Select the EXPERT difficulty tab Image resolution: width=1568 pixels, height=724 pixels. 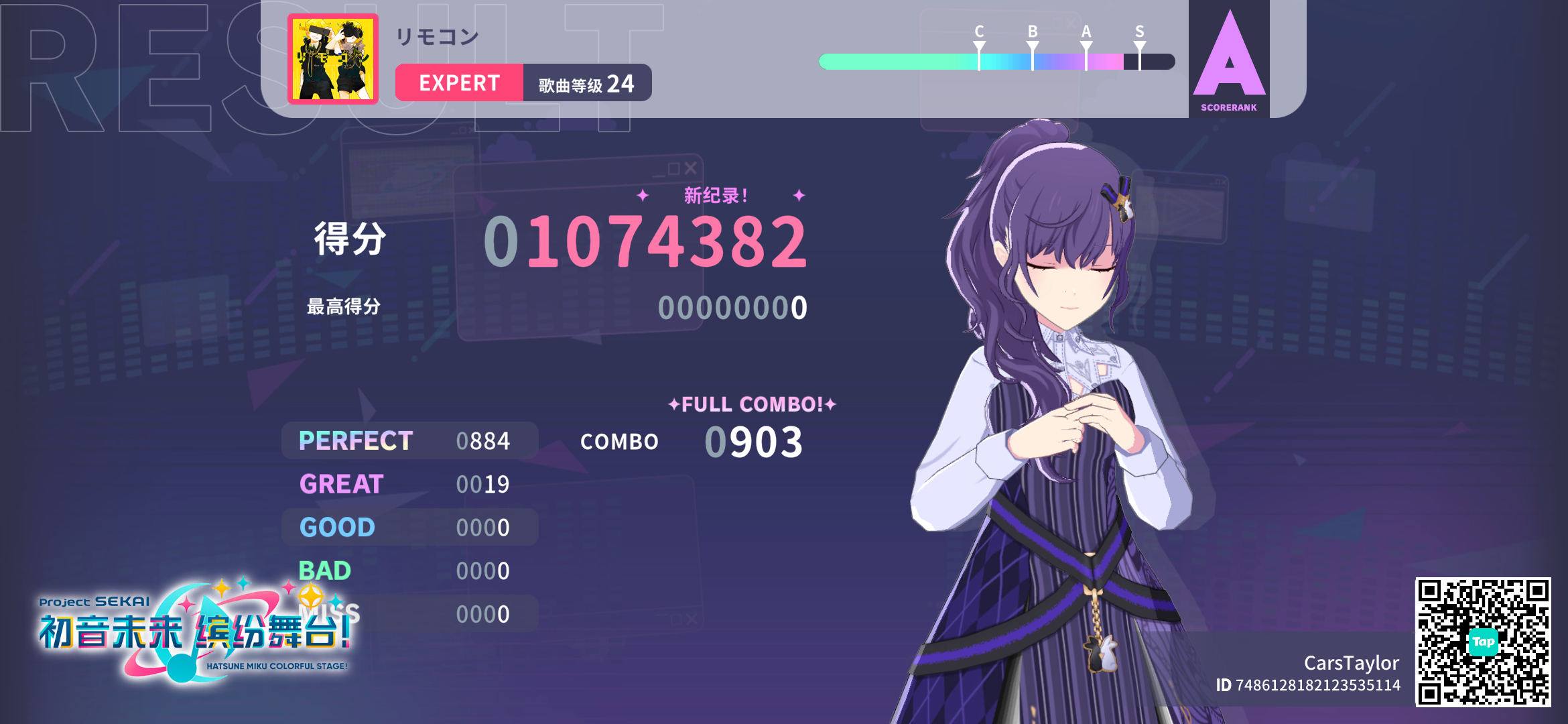point(460,82)
